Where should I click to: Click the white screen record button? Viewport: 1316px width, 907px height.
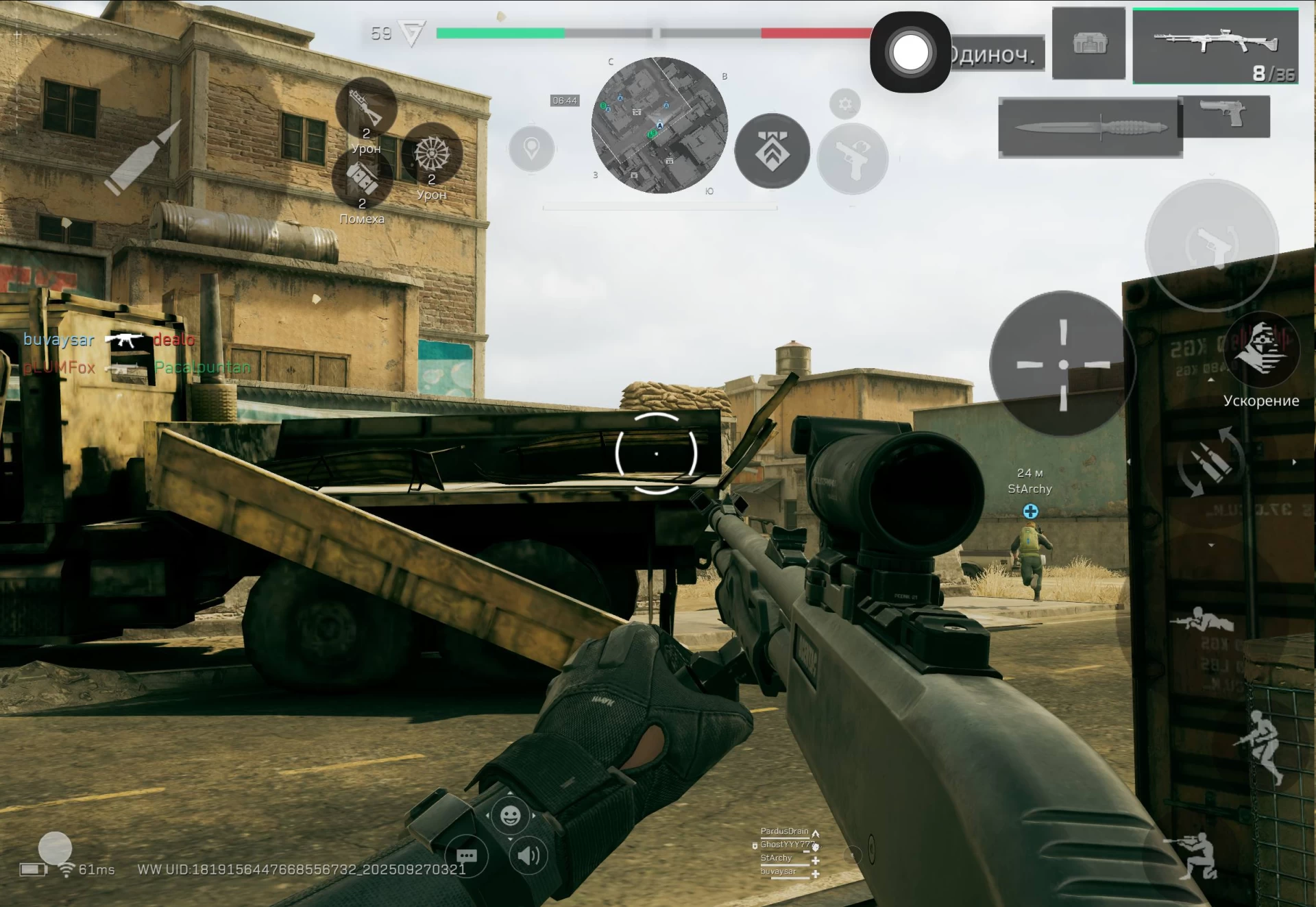[910, 52]
